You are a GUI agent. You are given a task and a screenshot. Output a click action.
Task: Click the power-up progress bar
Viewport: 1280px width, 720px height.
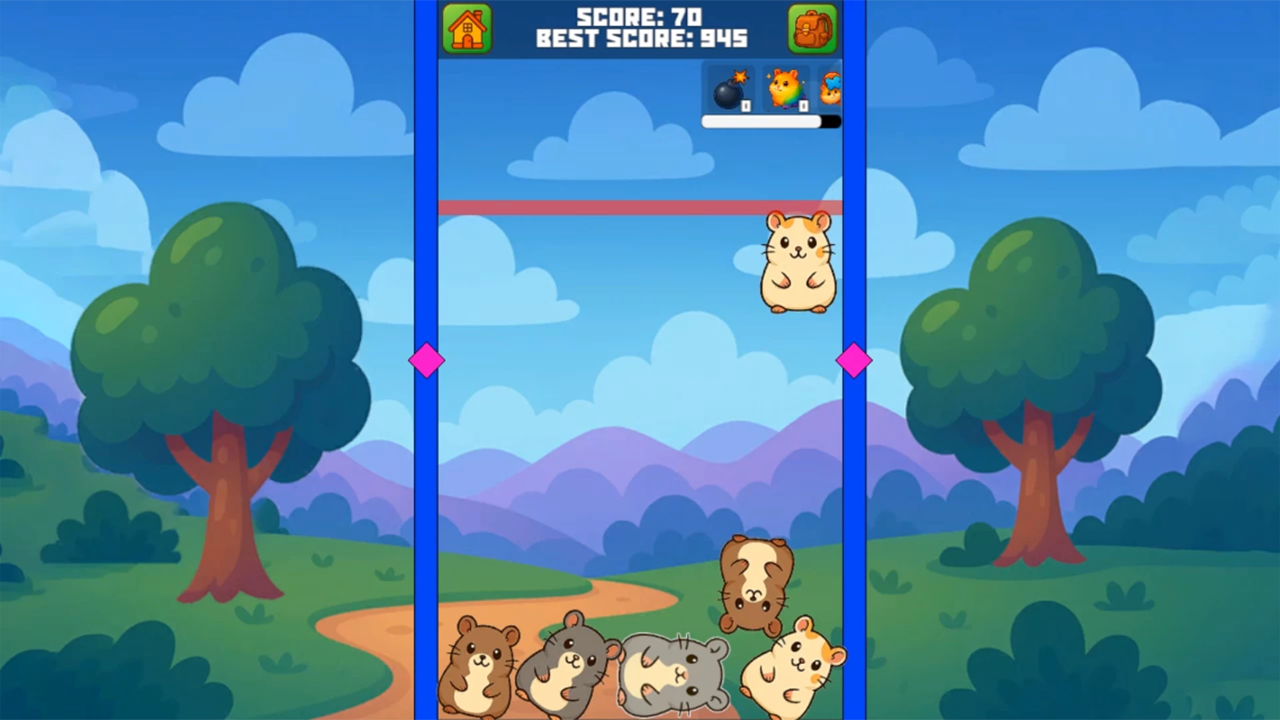click(x=770, y=121)
